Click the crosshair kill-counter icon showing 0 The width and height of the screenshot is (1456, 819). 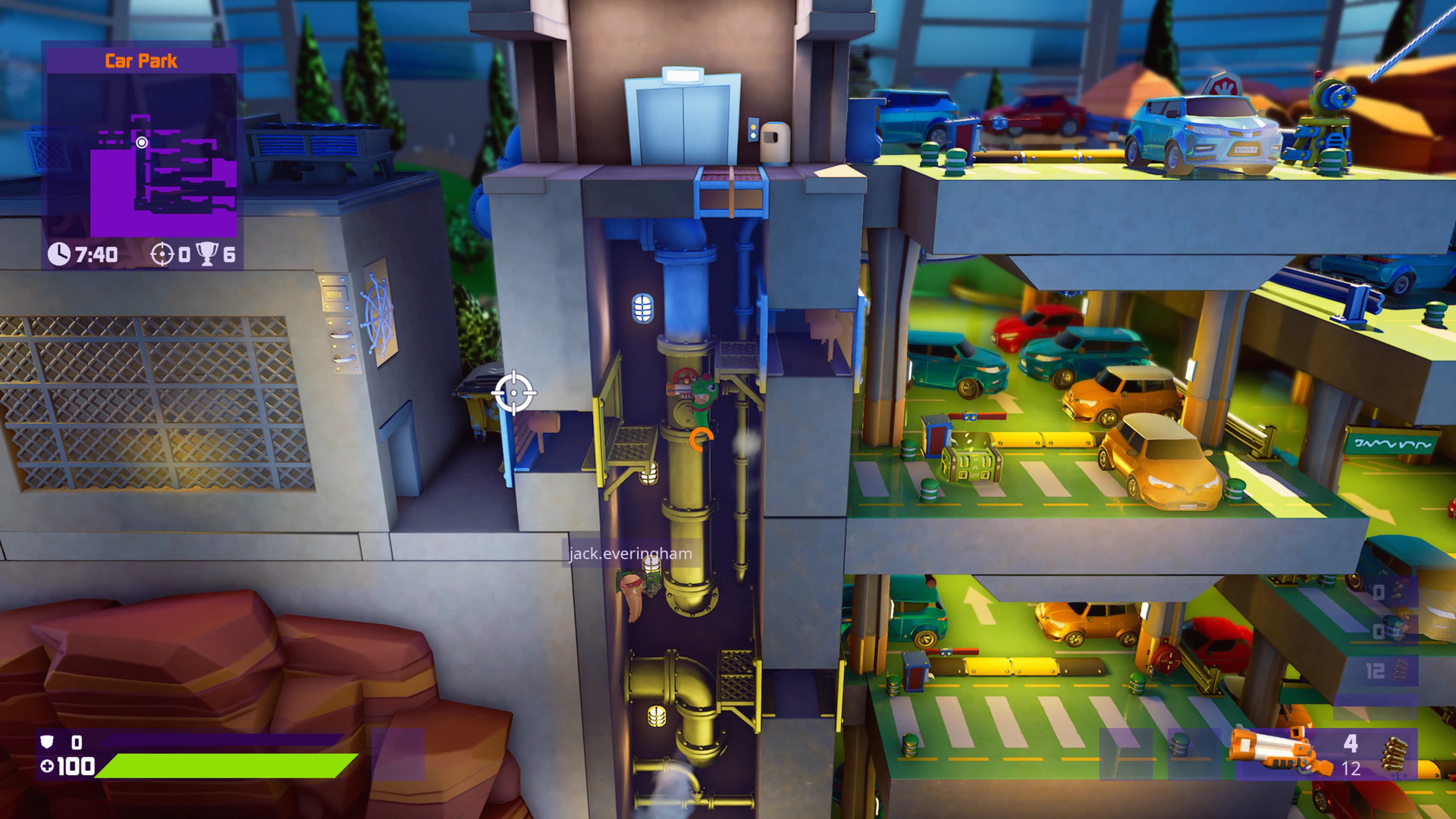[164, 253]
